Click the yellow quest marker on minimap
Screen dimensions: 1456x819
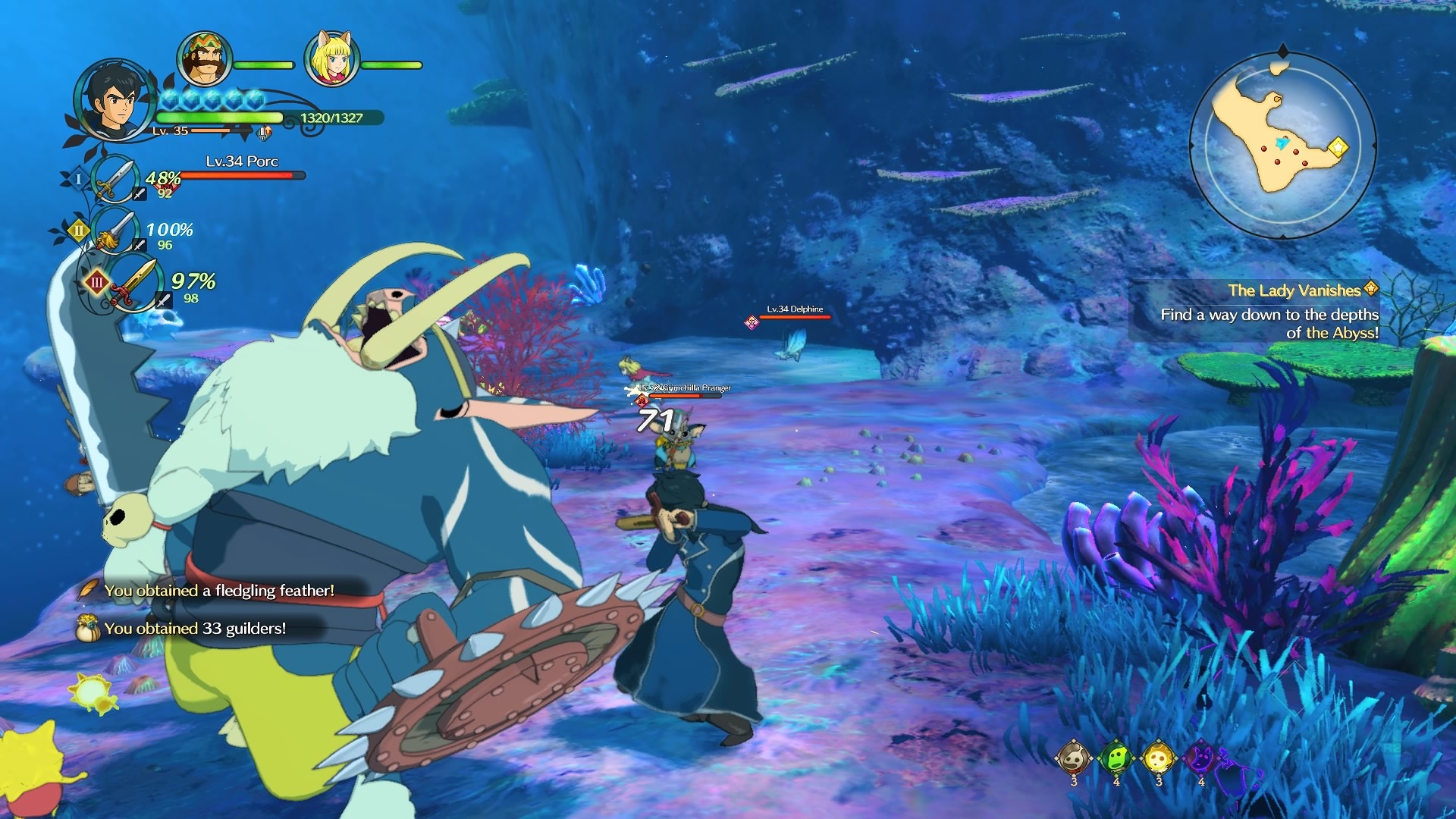pyautogui.click(x=1338, y=146)
